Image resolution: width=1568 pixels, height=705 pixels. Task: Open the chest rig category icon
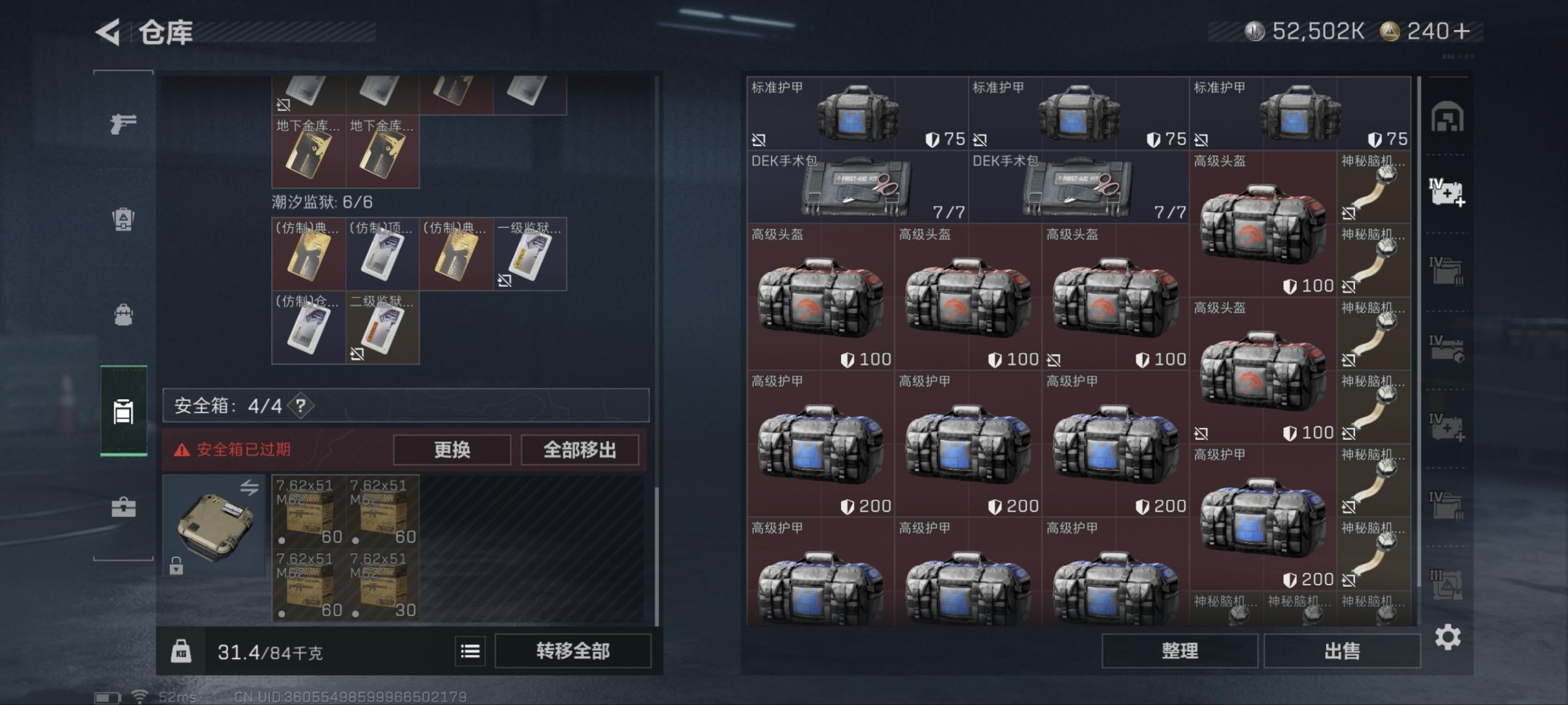click(x=123, y=221)
